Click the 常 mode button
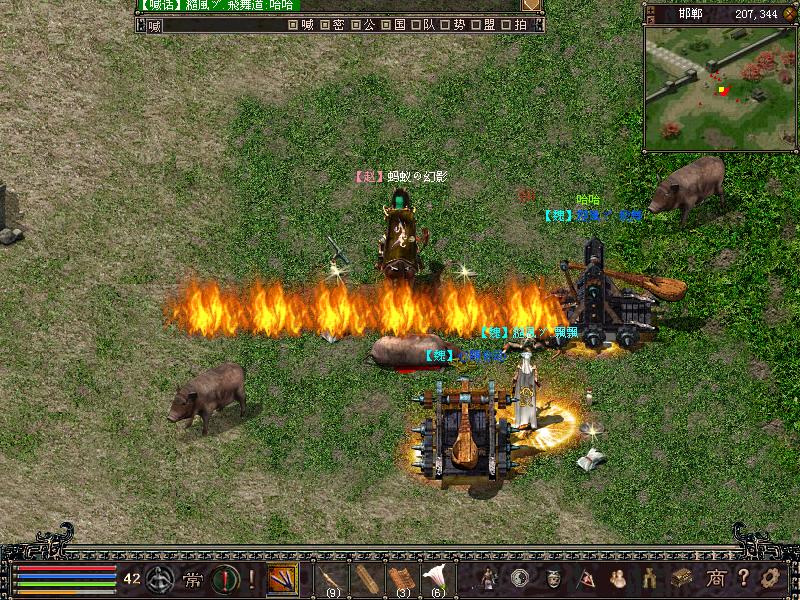The width and height of the screenshot is (800, 600). (x=192, y=578)
